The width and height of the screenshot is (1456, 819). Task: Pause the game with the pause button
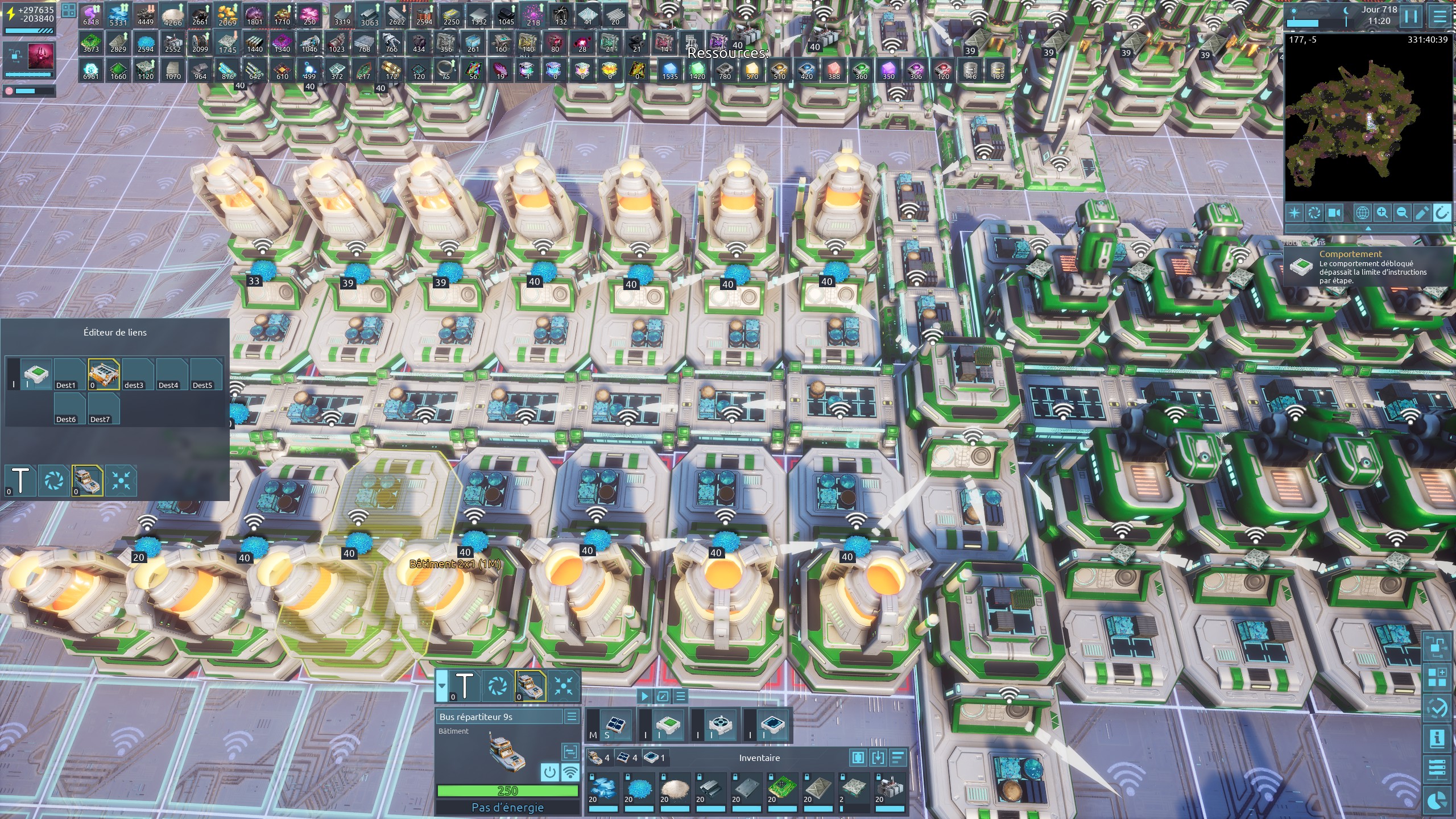[x=1411, y=16]
